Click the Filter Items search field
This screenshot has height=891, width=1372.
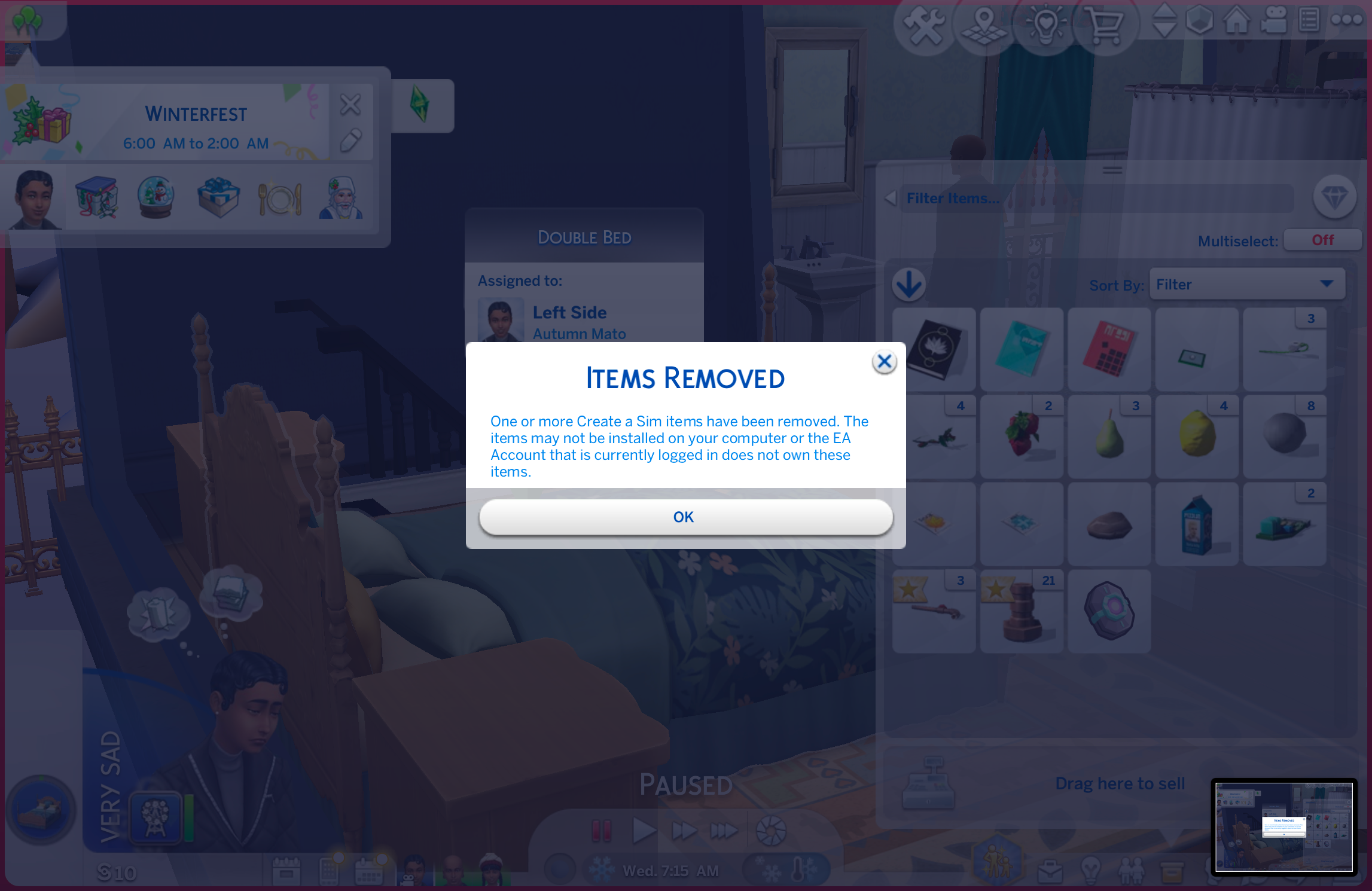(1077, 198)
